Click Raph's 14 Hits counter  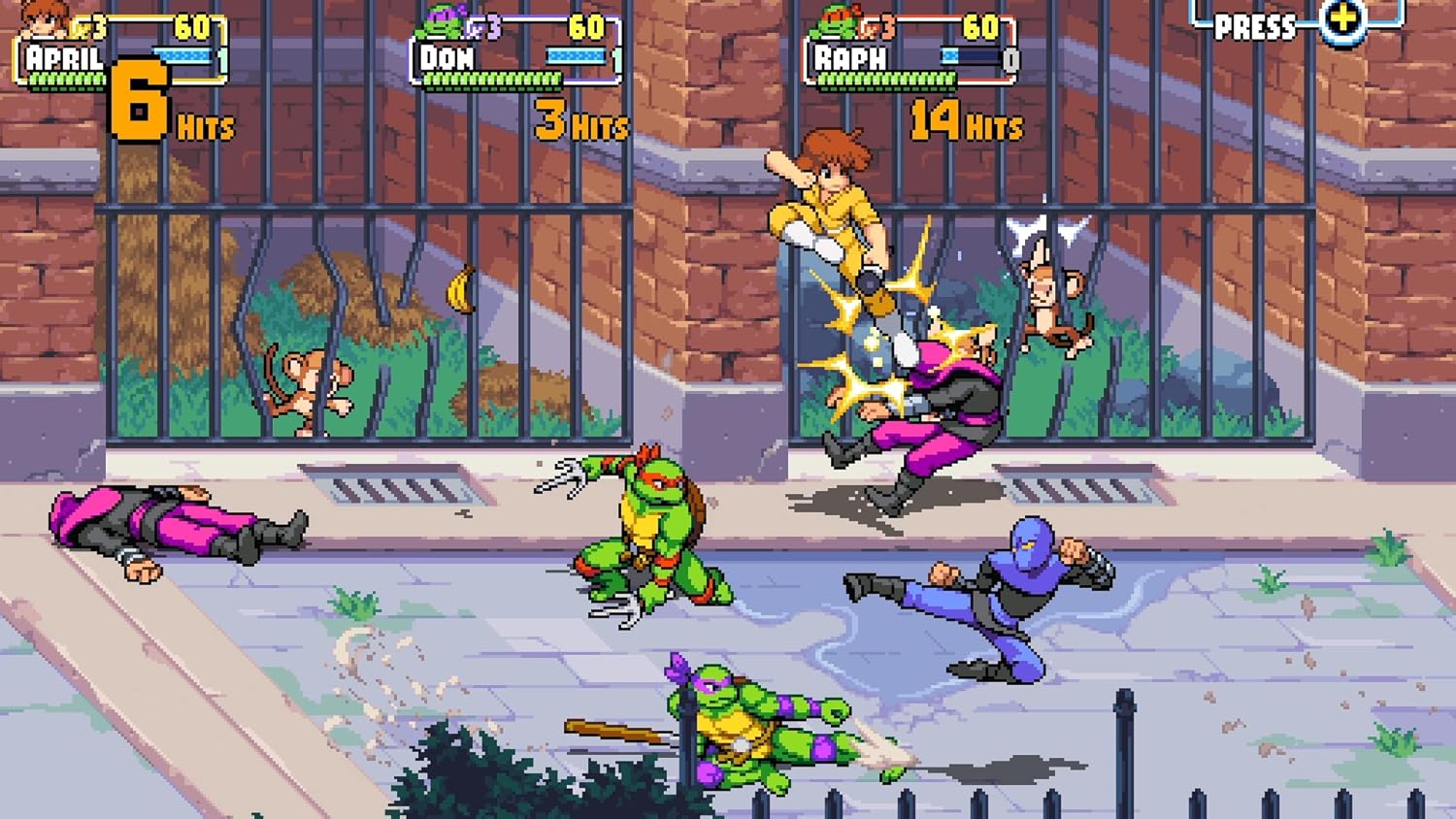(964, 119)
